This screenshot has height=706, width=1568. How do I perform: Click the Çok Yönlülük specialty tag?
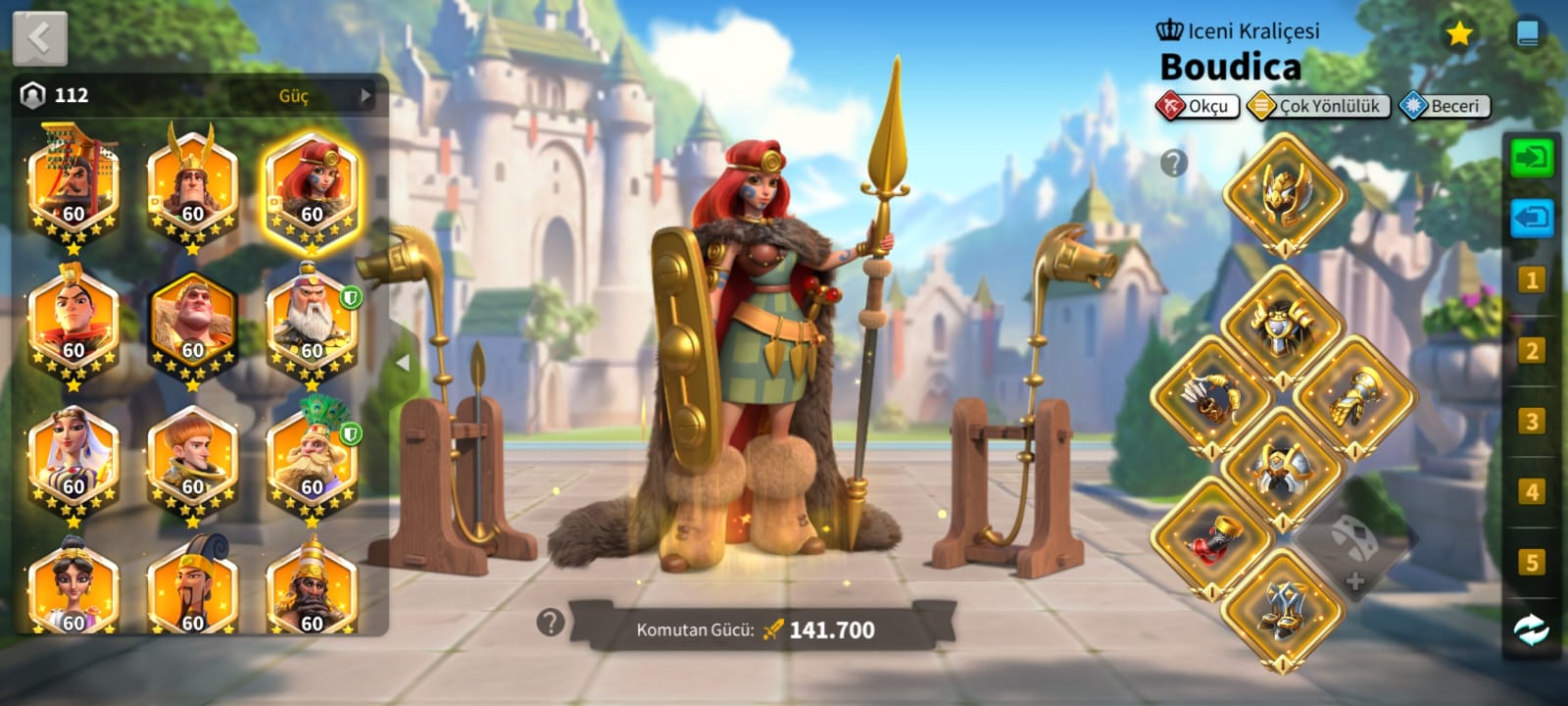[1318, 106]
